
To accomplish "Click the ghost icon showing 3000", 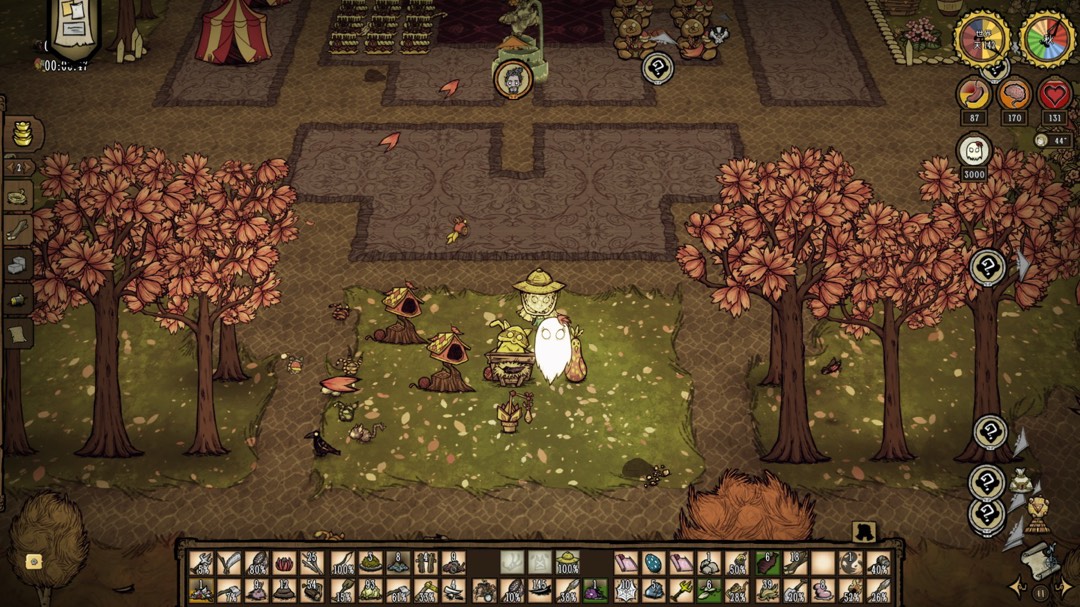I will [974, 152].
